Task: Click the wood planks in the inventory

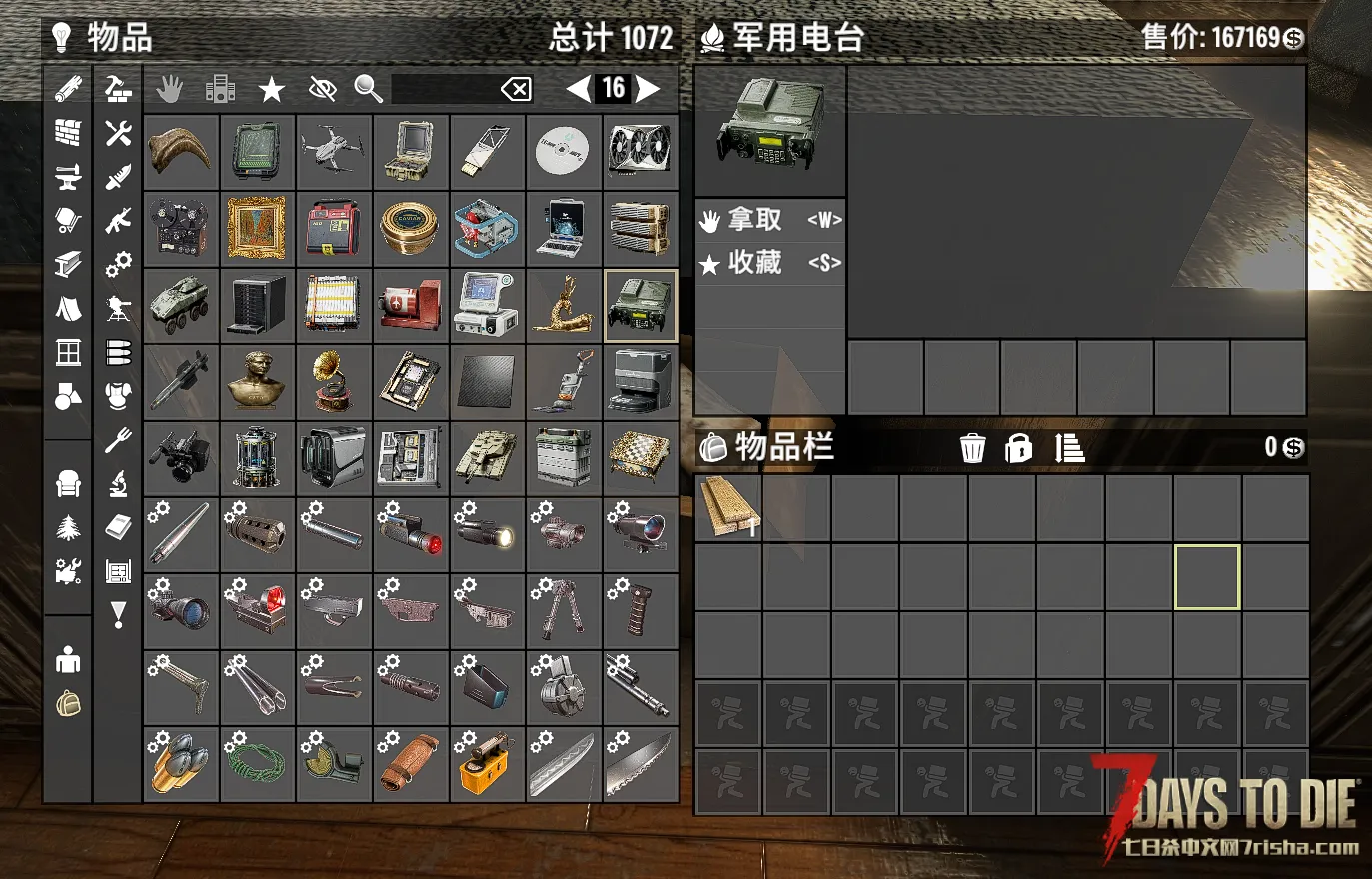Action: pyautogui.click(x=728, y=506)
